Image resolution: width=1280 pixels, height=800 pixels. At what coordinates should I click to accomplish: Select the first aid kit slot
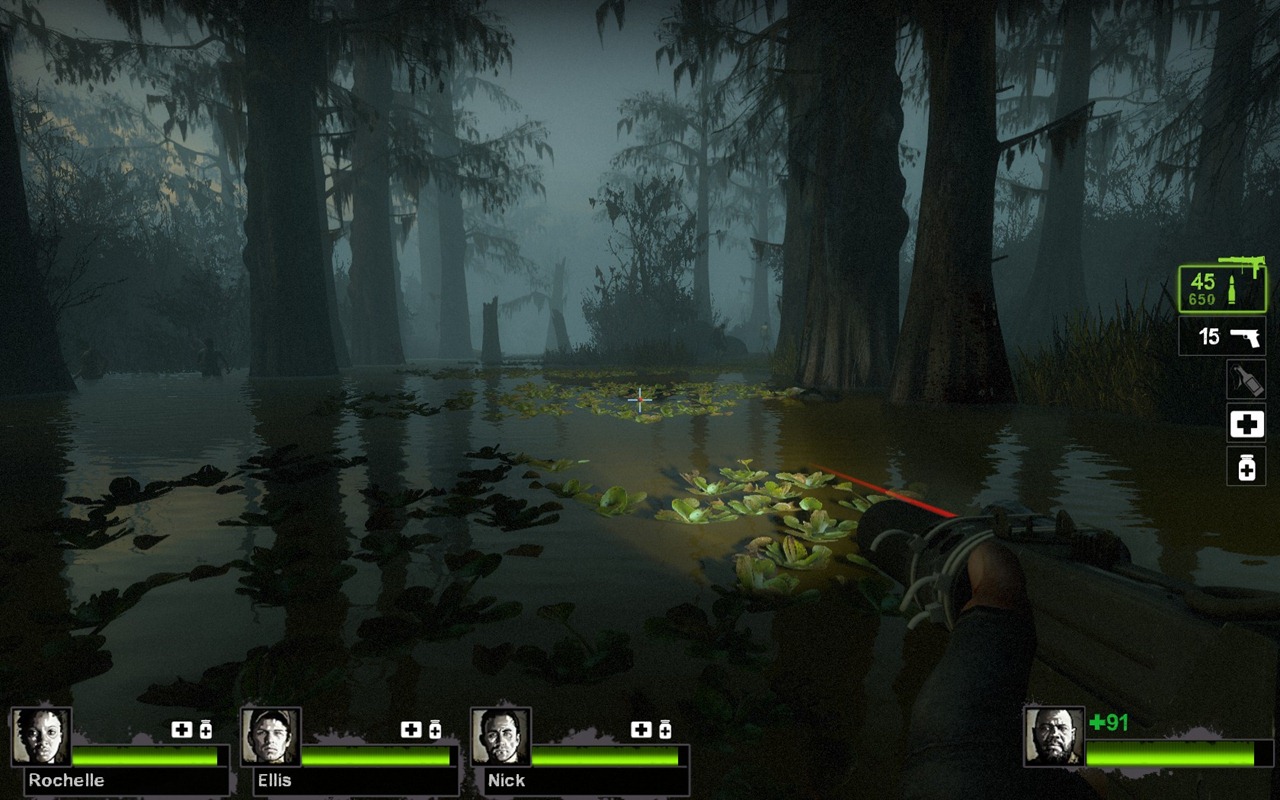(1246, 424)
